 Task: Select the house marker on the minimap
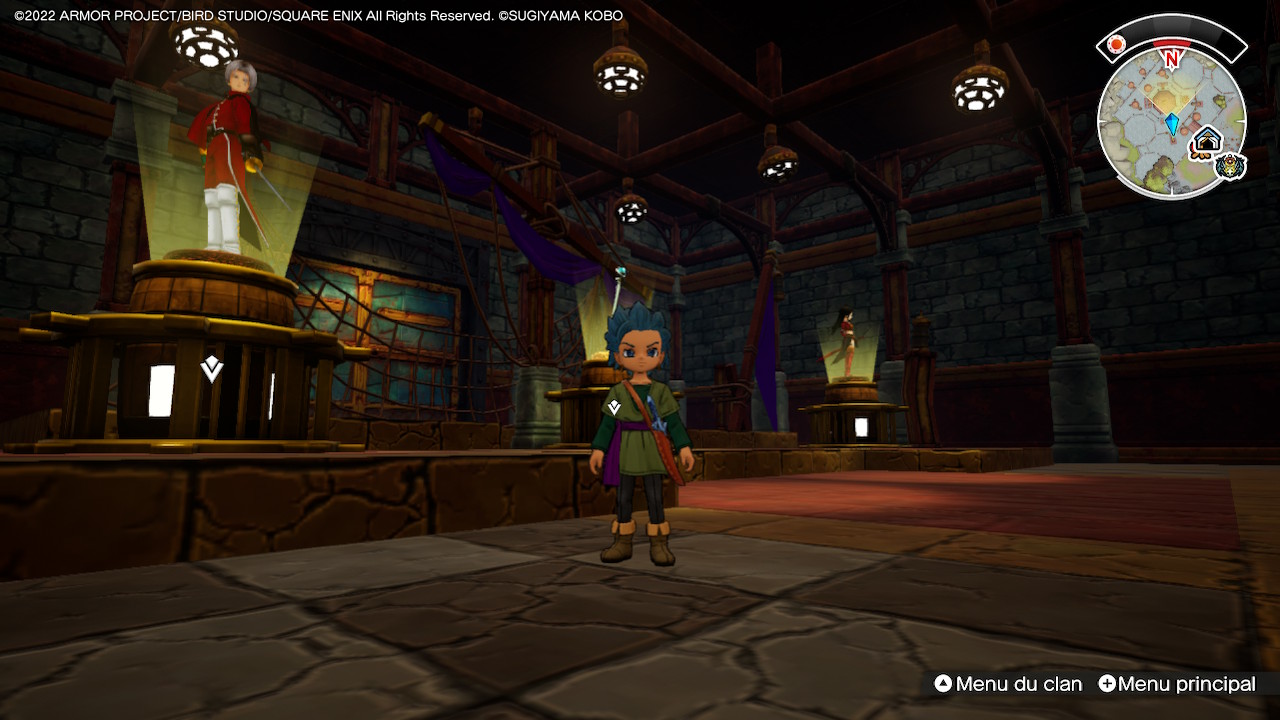tap(1208, 142)
